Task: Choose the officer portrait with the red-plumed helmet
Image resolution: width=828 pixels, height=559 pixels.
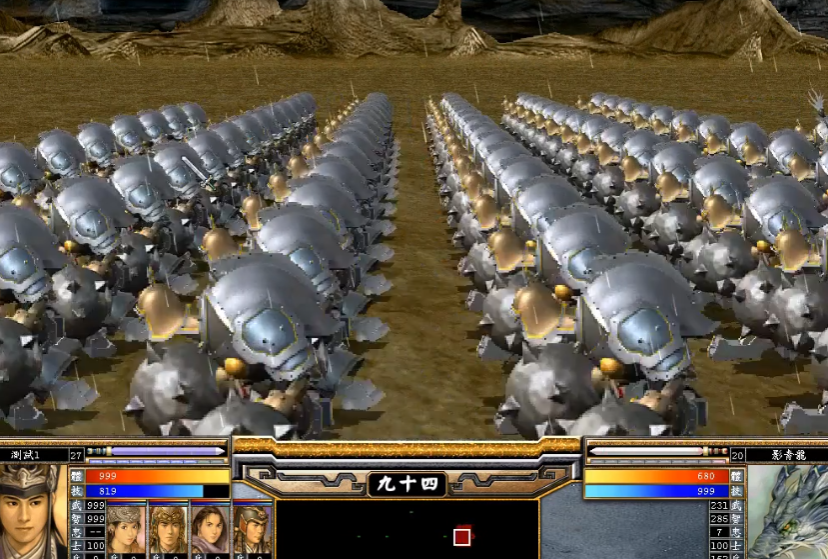Action: 252,530
